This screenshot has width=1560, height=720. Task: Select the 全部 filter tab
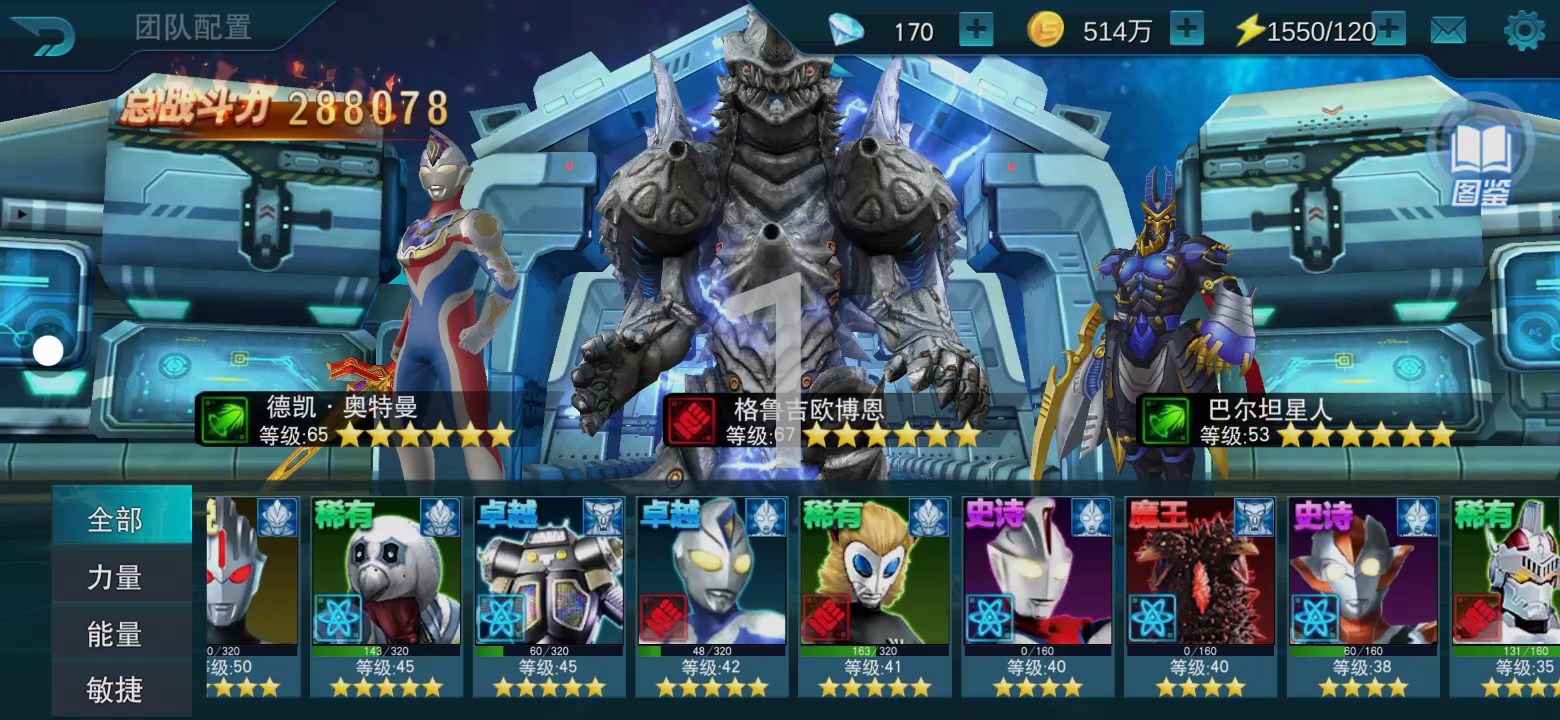(120, 519)
